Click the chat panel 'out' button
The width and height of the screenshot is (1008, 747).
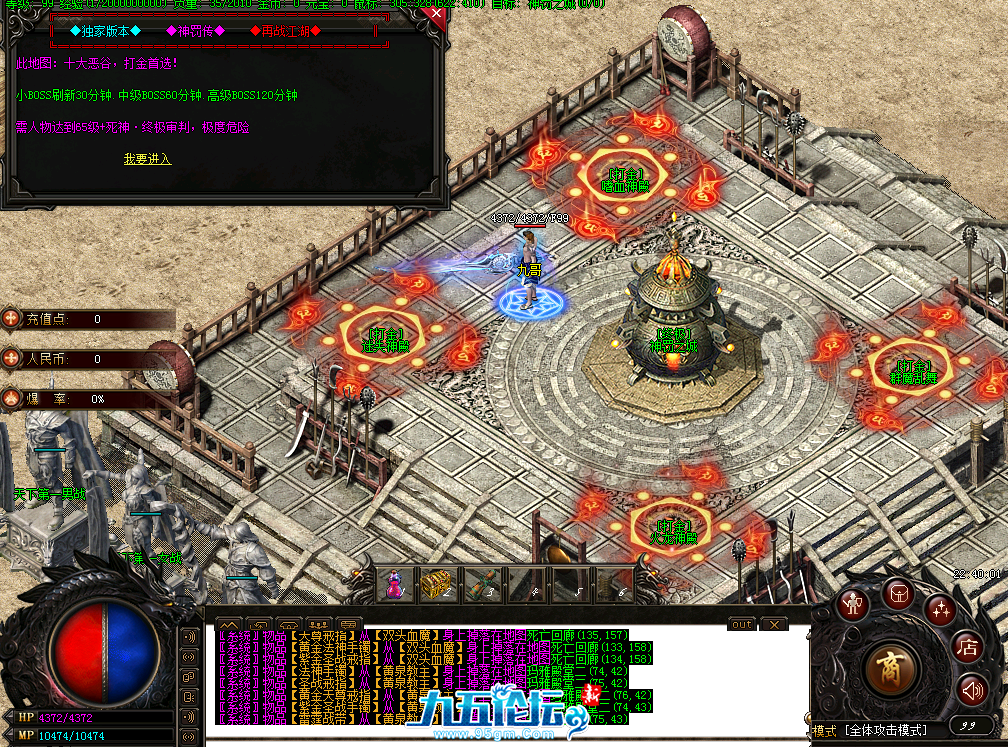point(741,624)
